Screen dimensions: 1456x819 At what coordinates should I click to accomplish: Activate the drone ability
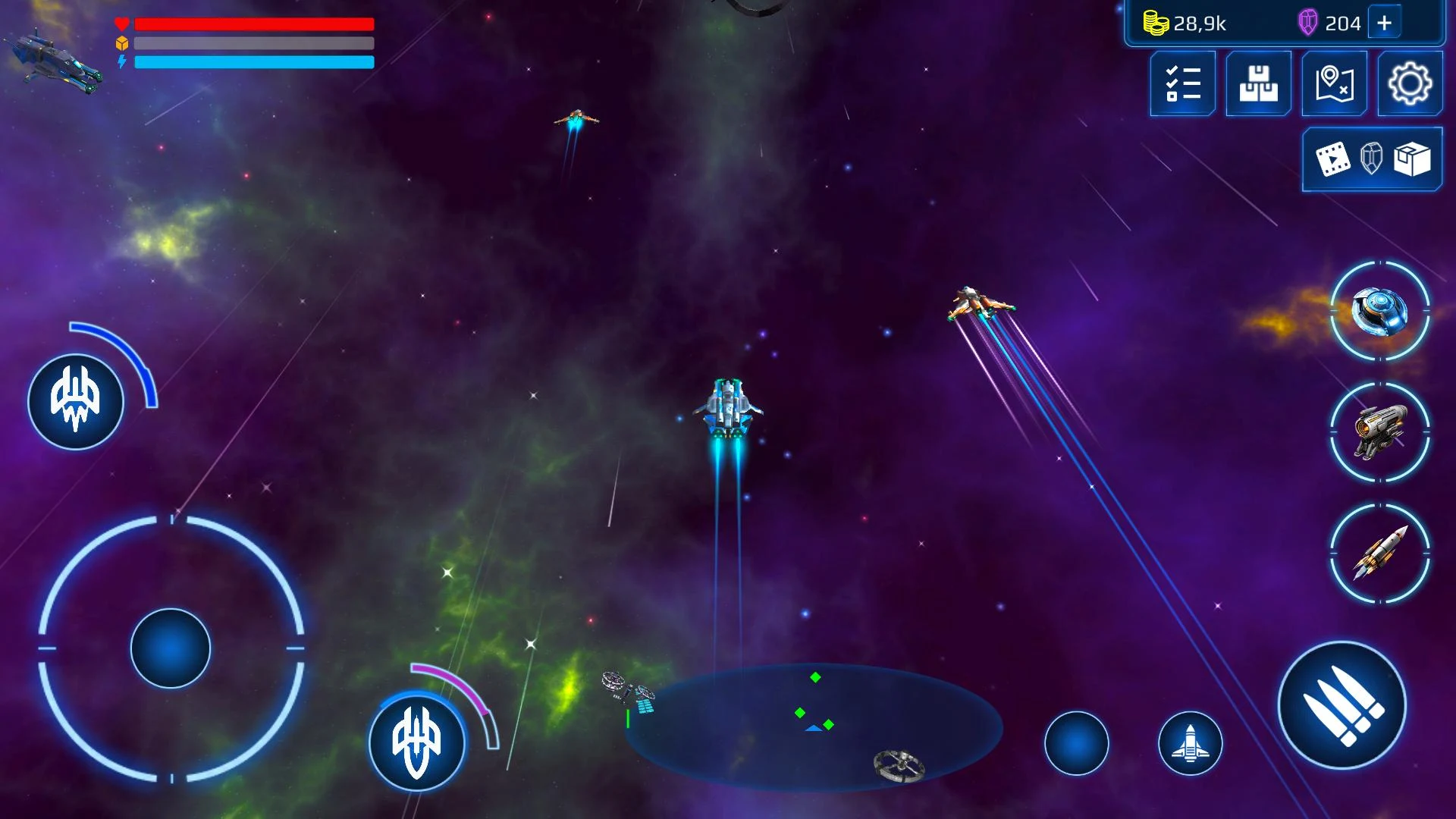[x=1379, y=311]
